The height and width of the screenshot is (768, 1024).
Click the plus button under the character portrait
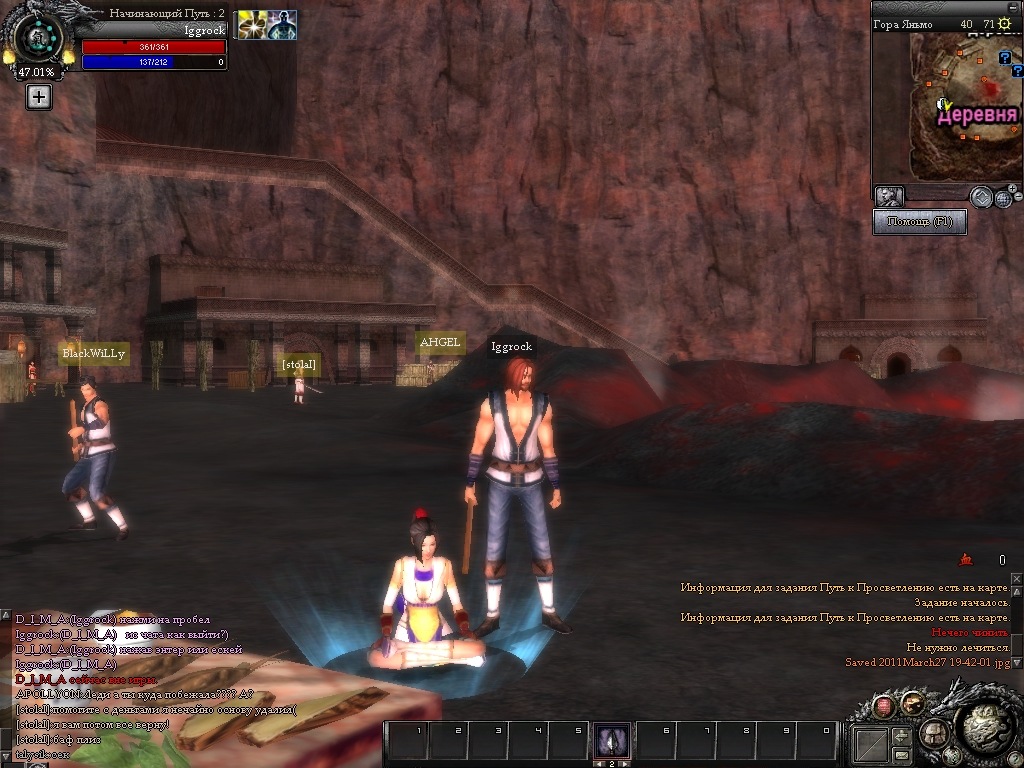[38, 97]
